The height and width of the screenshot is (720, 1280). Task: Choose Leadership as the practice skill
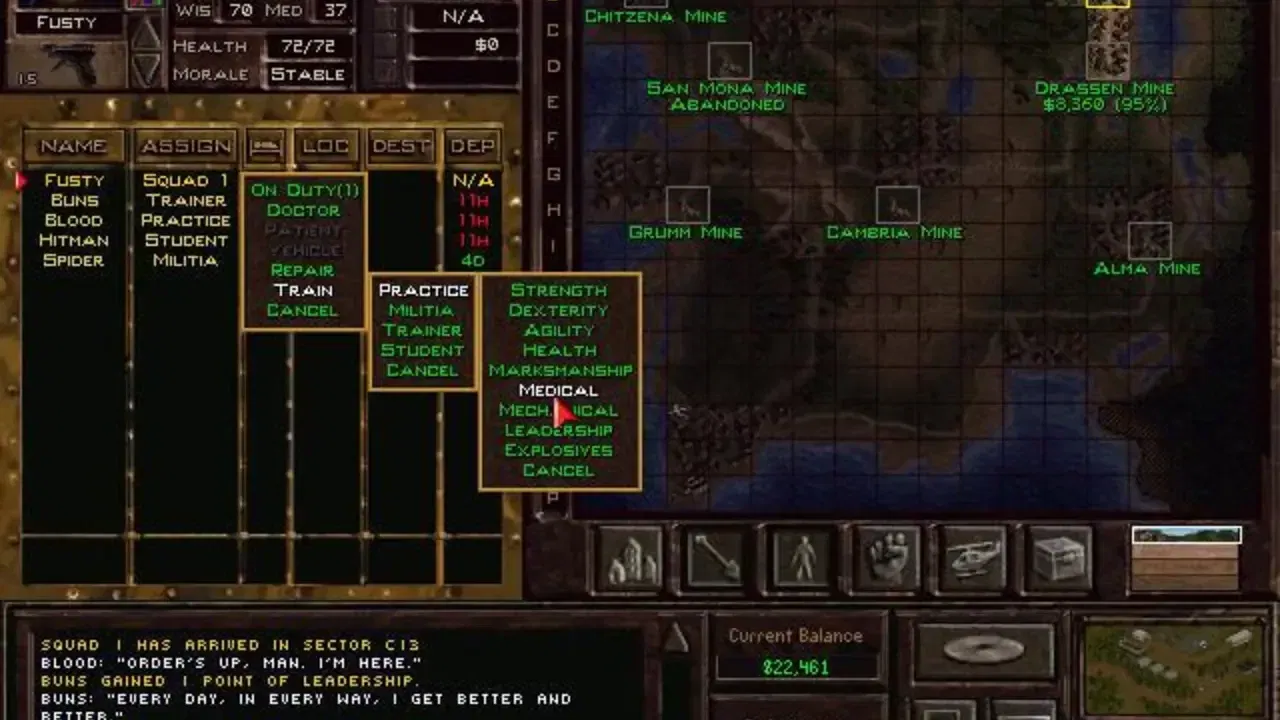pyautogui.click(x=559, y=430)
